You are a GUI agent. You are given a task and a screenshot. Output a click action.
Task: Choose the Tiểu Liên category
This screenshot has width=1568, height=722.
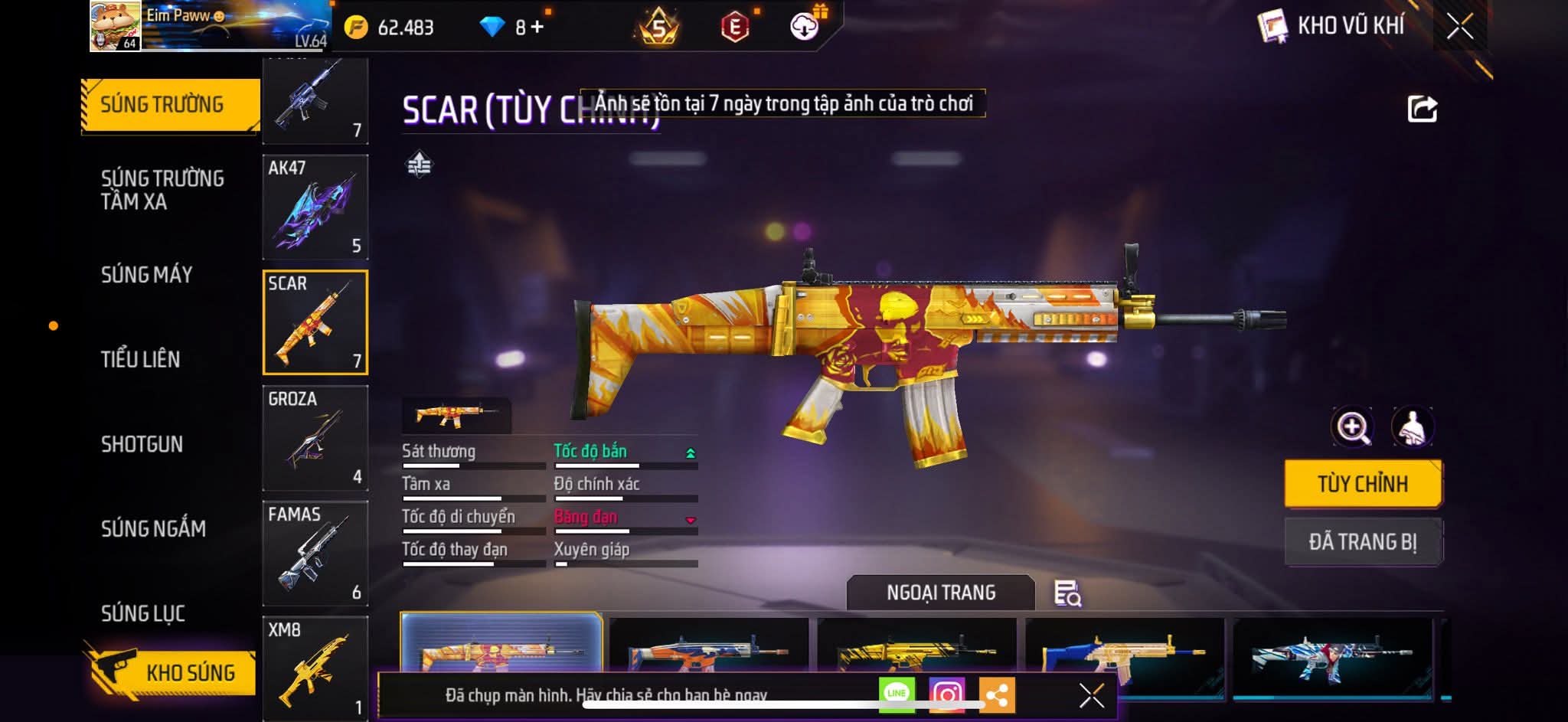pyautogui.click(x=141, y=359)
